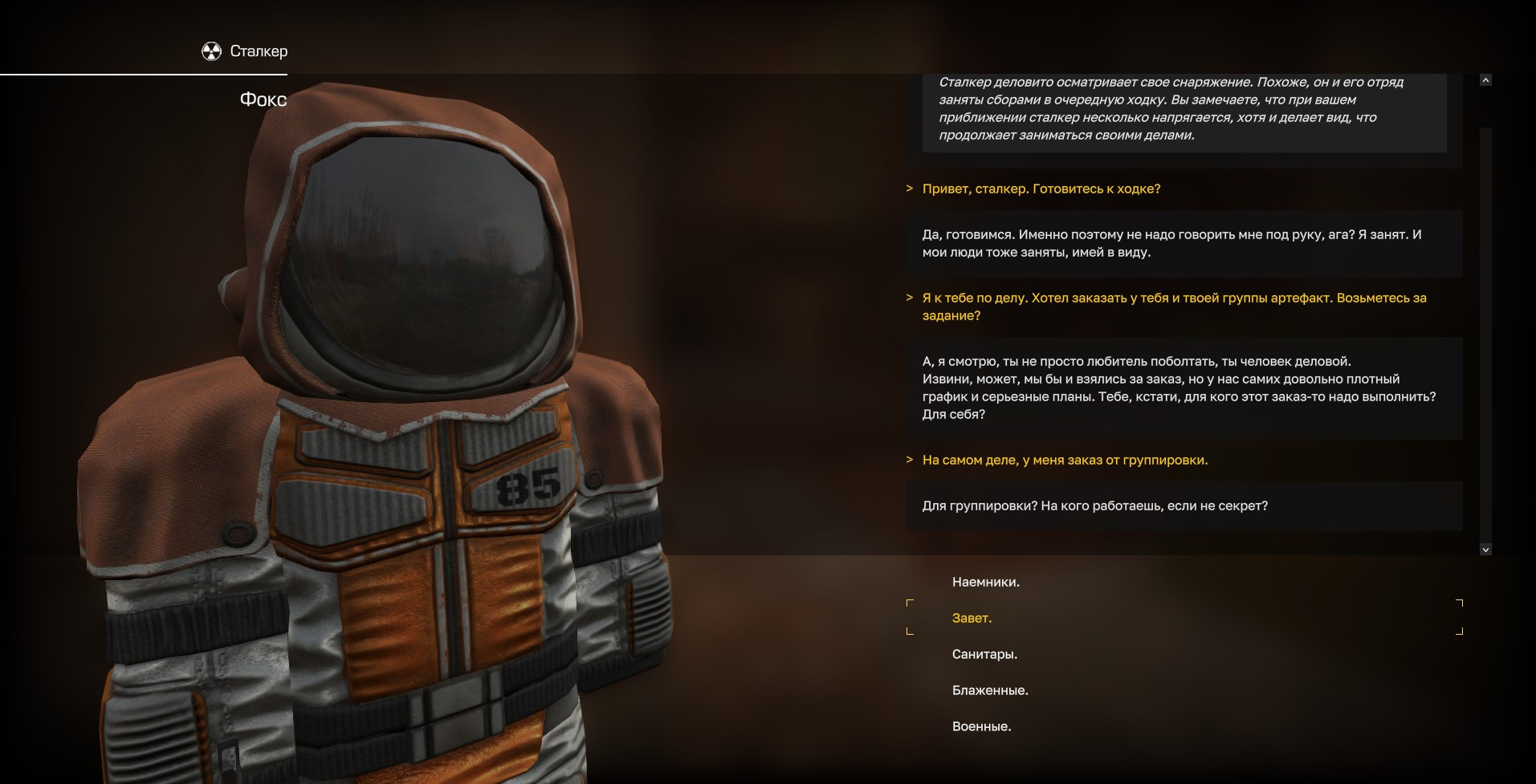Pick the "Блаженные." dialogue response

(990, 691)
